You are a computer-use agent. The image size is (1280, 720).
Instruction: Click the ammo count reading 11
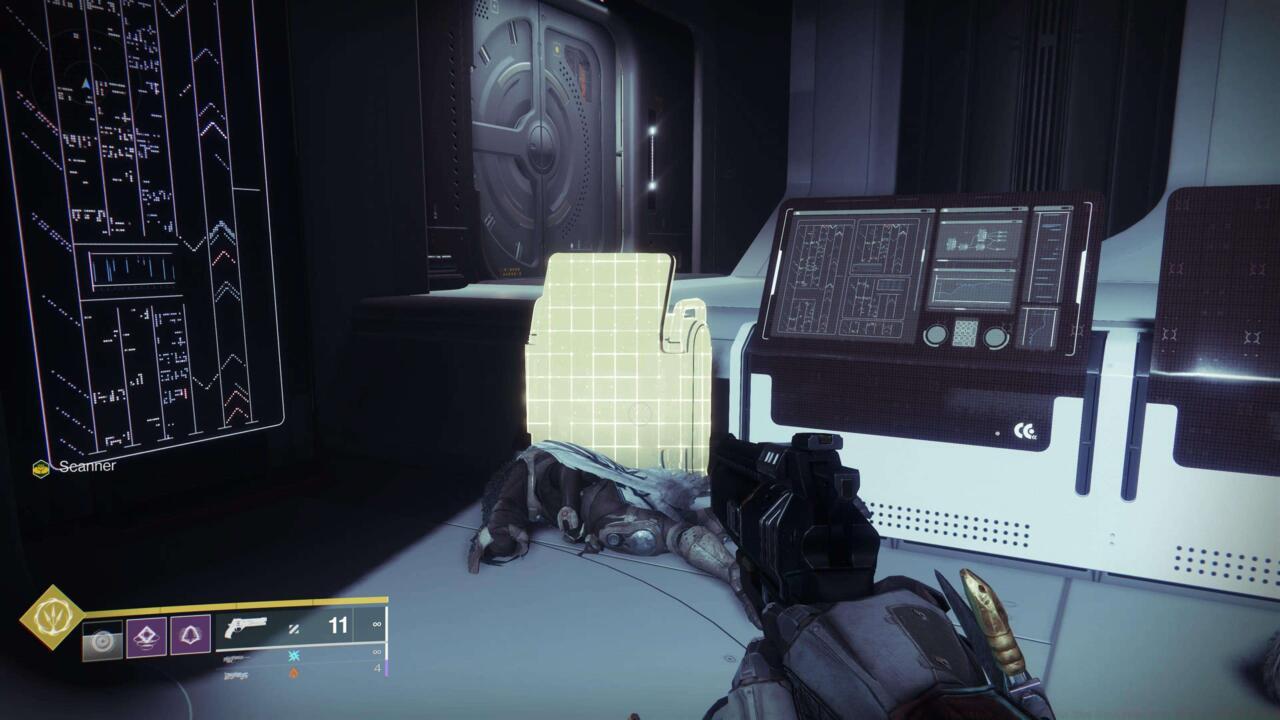pyautogui.click(x=338, y=624)
